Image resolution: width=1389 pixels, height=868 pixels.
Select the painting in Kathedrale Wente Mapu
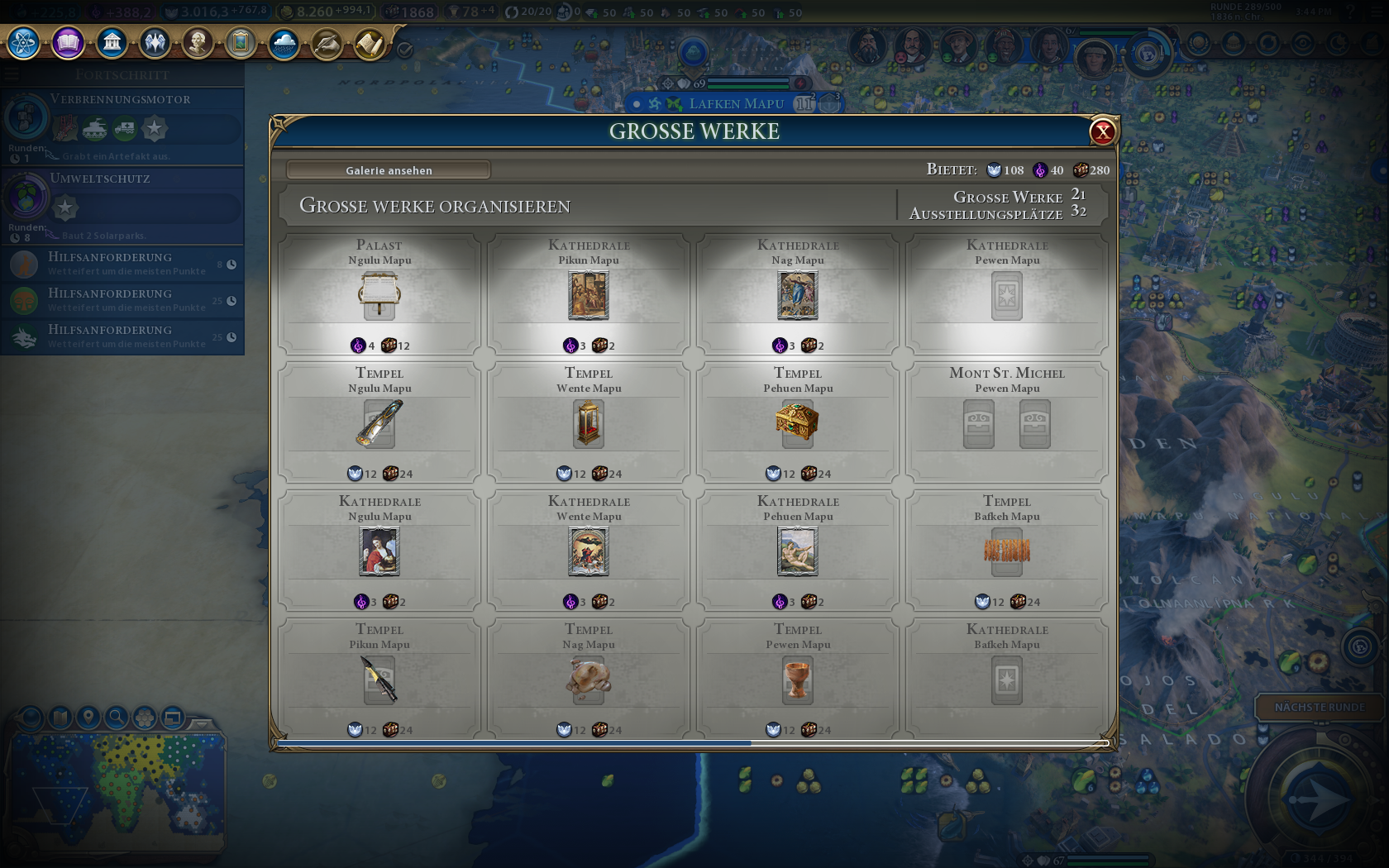click(x=589, y=552)
